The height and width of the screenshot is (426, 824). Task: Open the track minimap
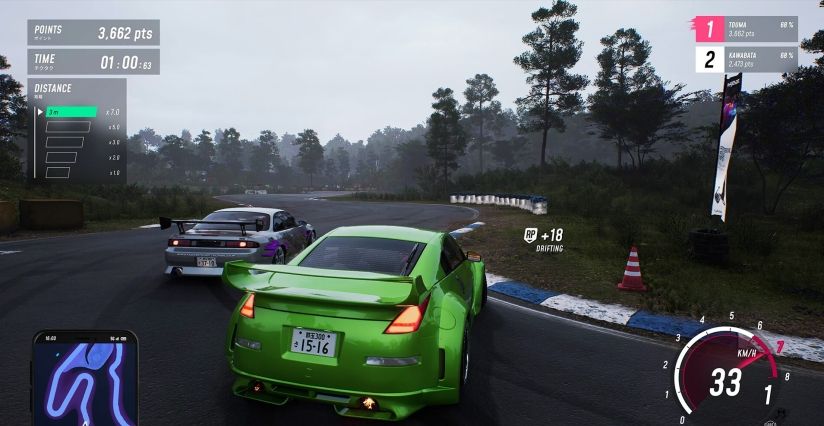(85, 377)
